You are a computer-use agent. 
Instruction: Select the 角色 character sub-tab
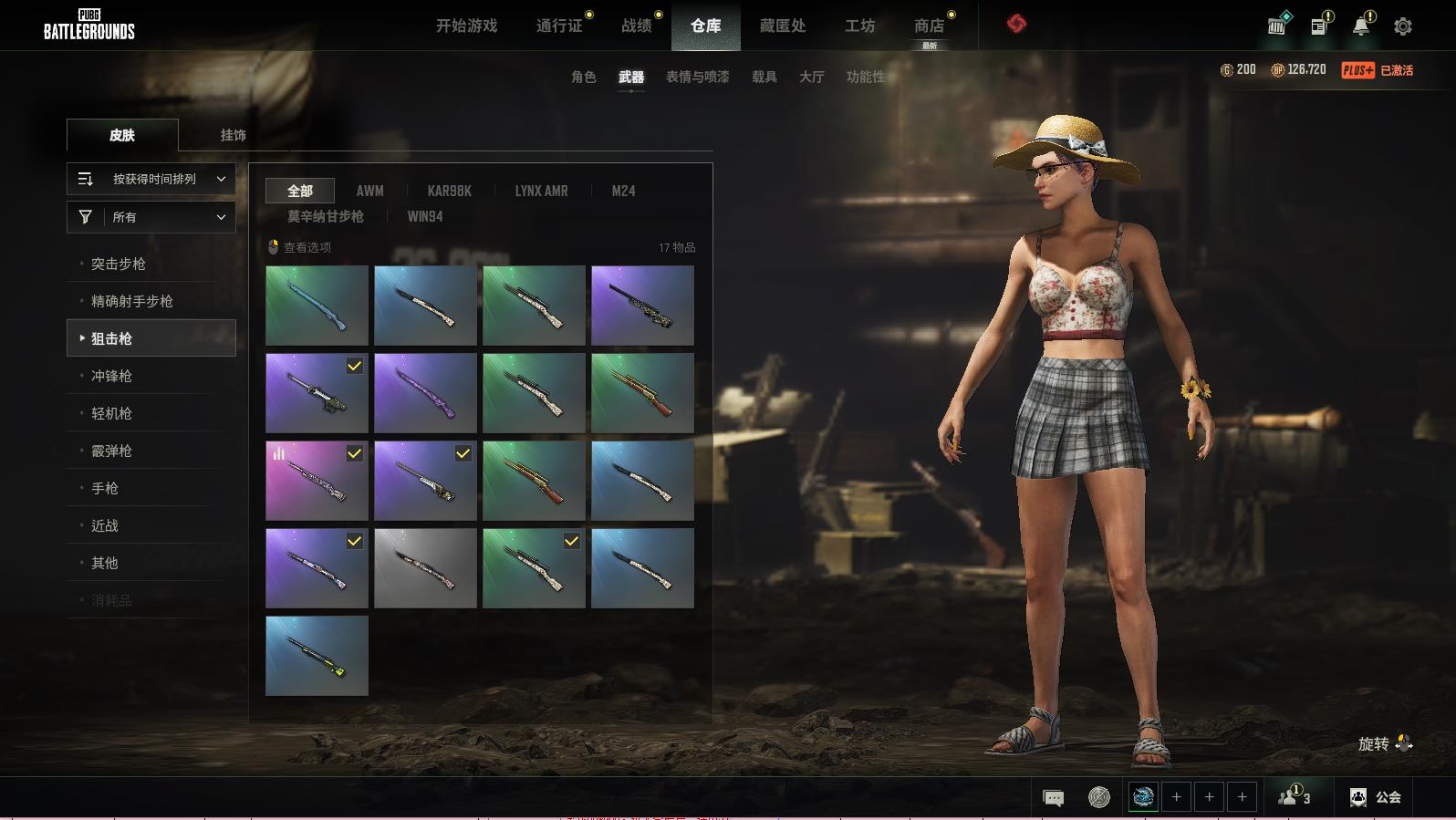[x=584, y=77]
